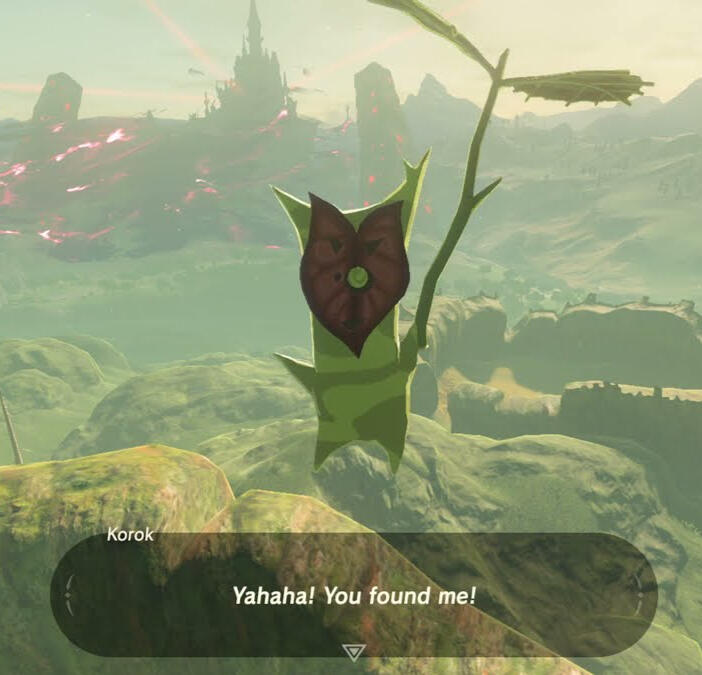Advance dialogue with the downward triangle arrow
The image size is (702, 675).
tap(353, 652)
